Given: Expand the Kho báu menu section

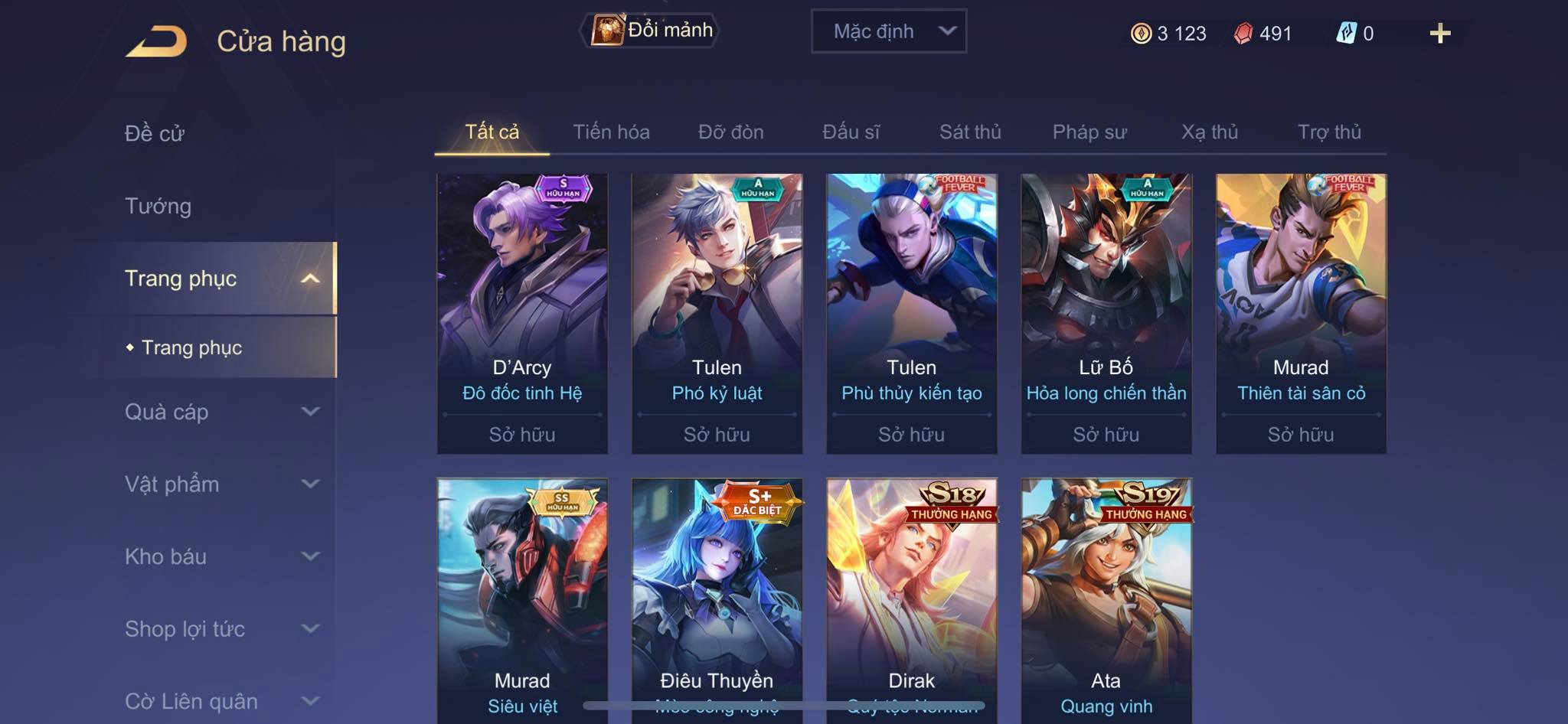Looking at the screenshot, I should [x=220, y=556].
